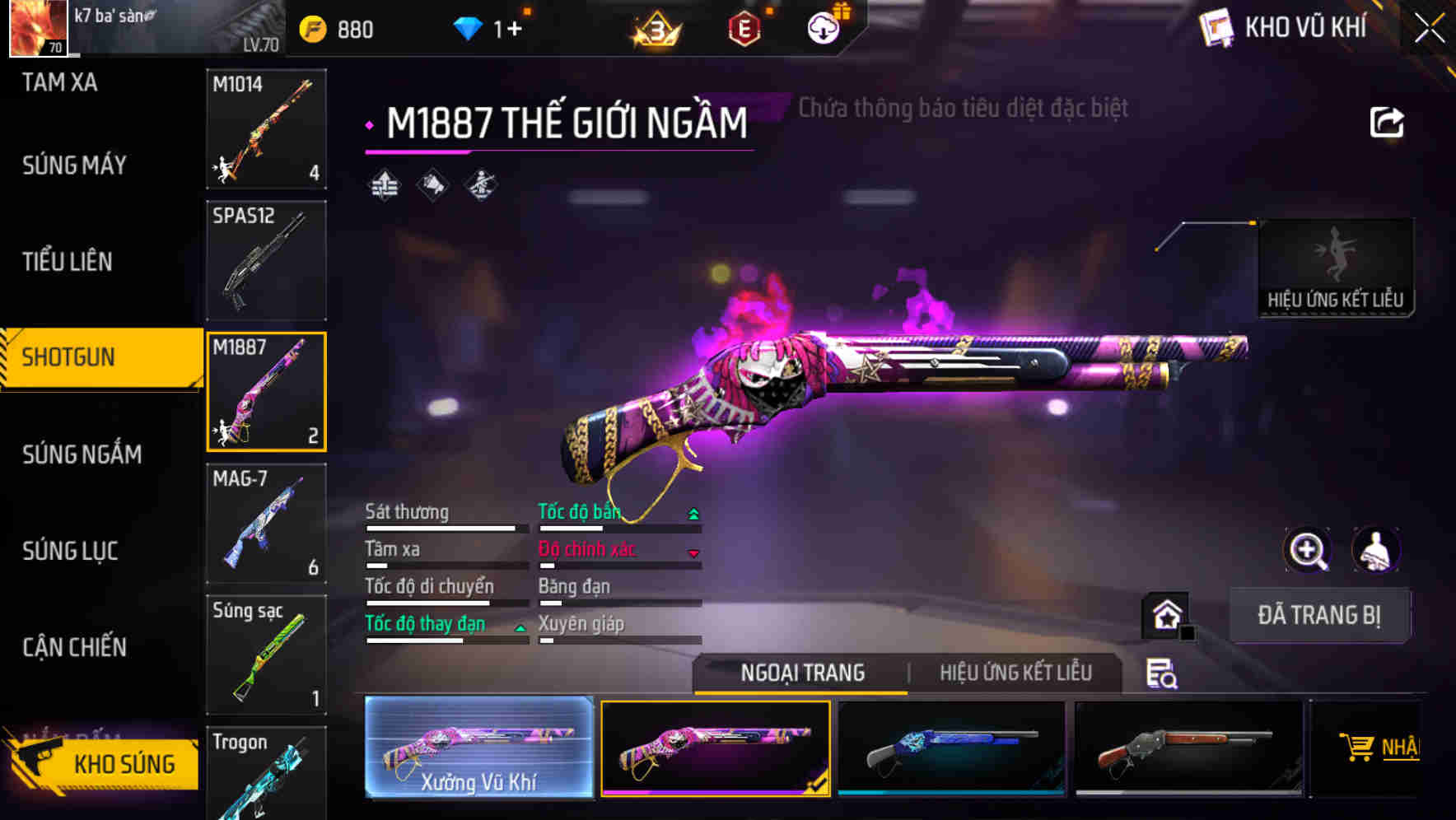Click the share icon near the top right
1456x820 pixels.
1387,120
